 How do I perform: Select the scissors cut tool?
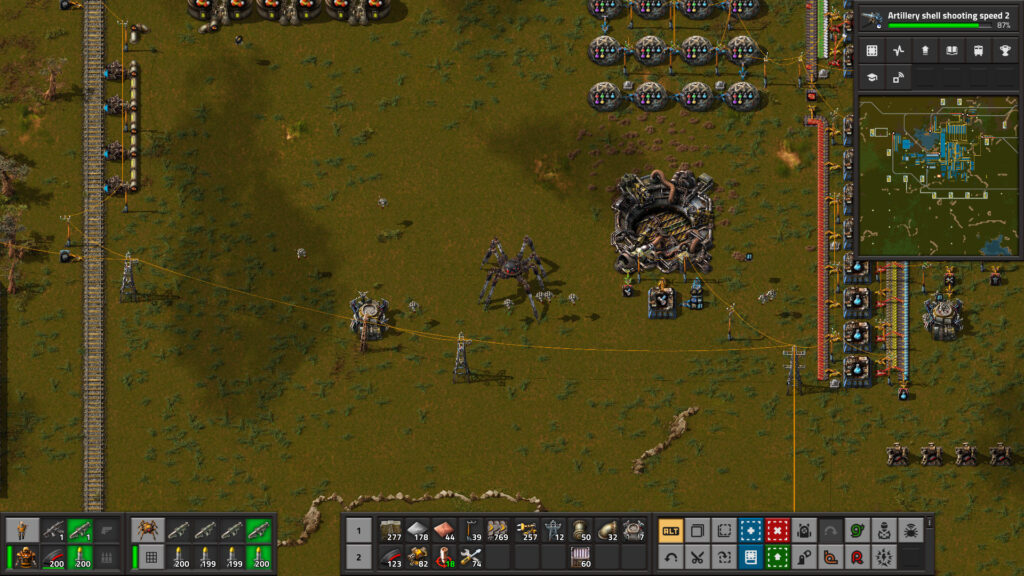[x=697, y=557]
